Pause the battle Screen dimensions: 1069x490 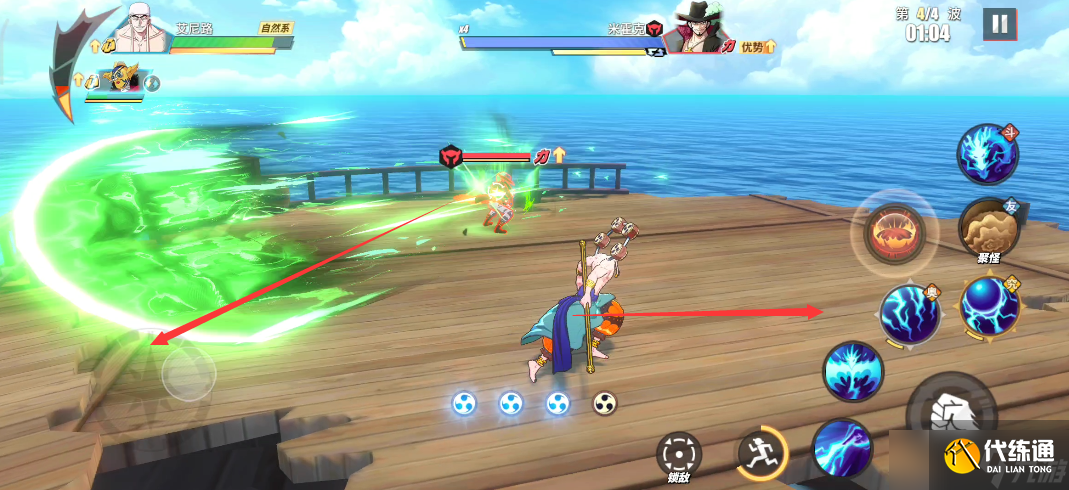coord(999,24)
